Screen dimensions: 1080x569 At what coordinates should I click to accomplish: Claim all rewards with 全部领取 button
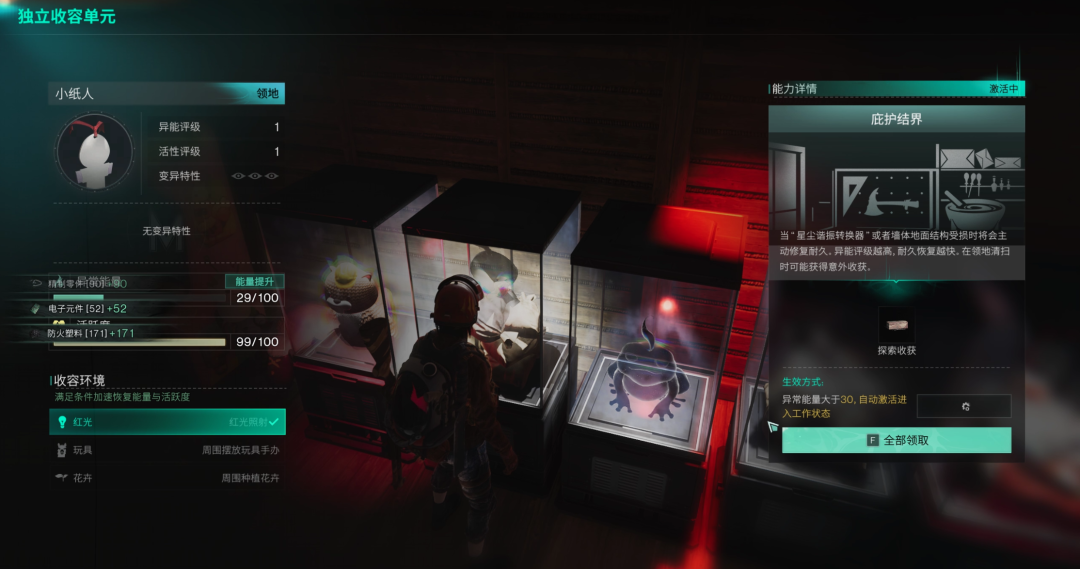(896, 440)
